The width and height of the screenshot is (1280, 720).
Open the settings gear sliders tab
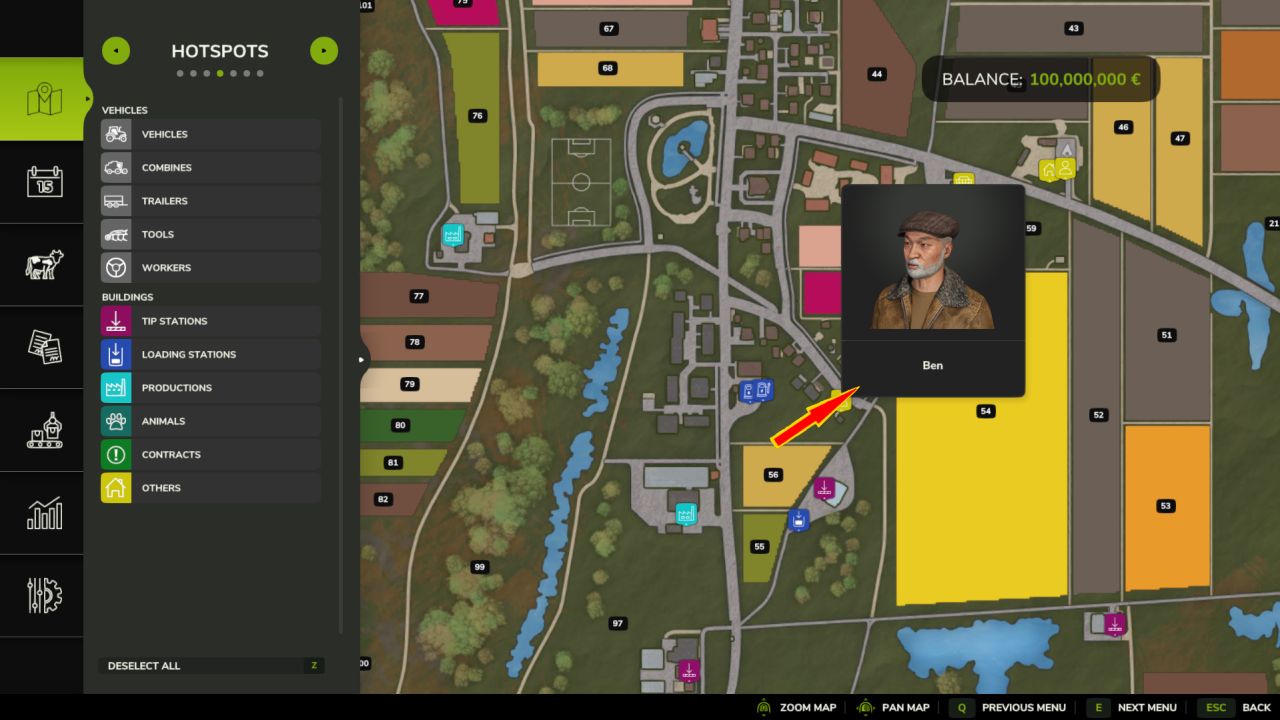click(44, 596)
